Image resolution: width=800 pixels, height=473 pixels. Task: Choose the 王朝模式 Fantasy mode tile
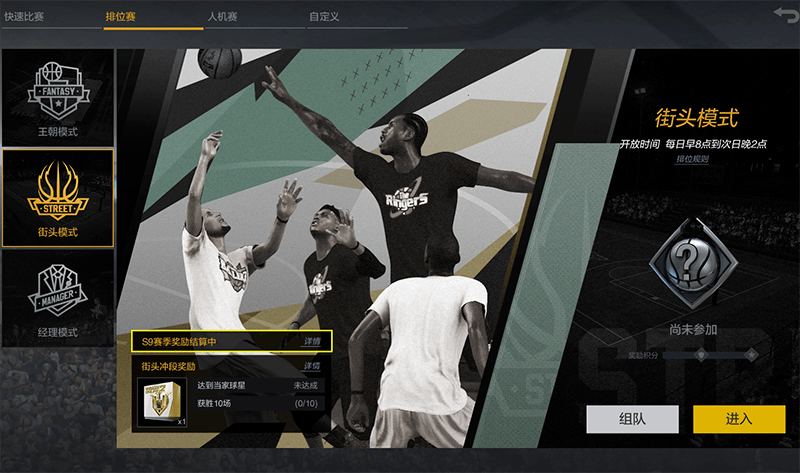tap(57, 97)
